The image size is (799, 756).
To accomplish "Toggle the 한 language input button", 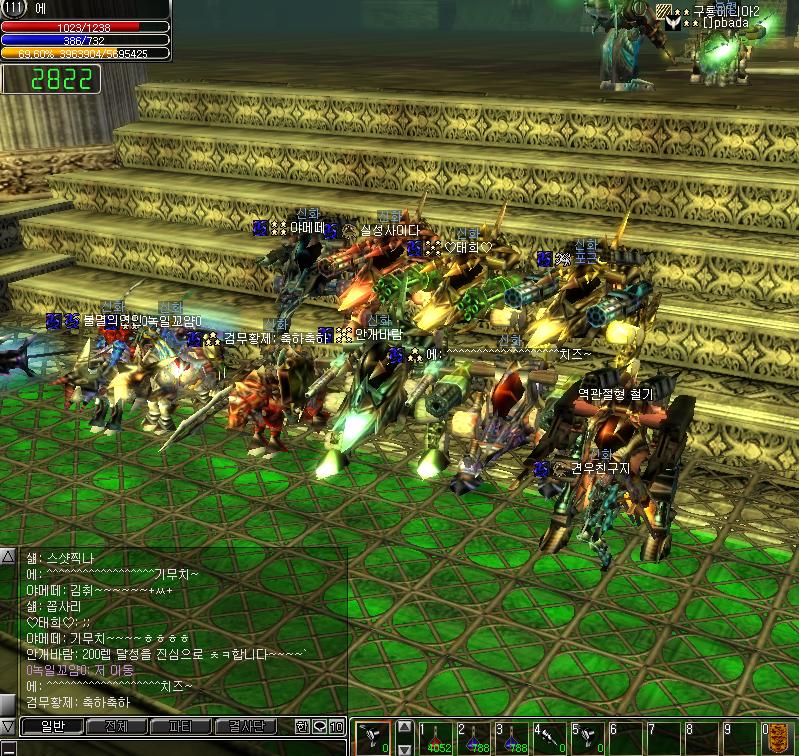I will 302,727.
